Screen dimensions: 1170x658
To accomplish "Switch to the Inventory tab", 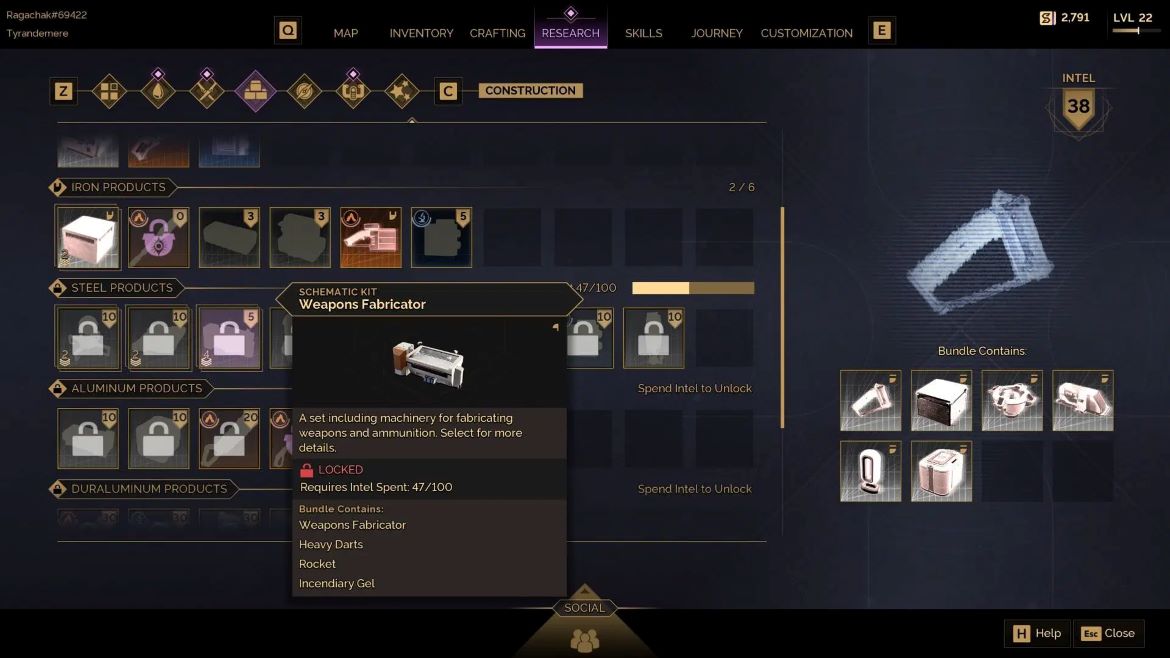I will [421, 33].
